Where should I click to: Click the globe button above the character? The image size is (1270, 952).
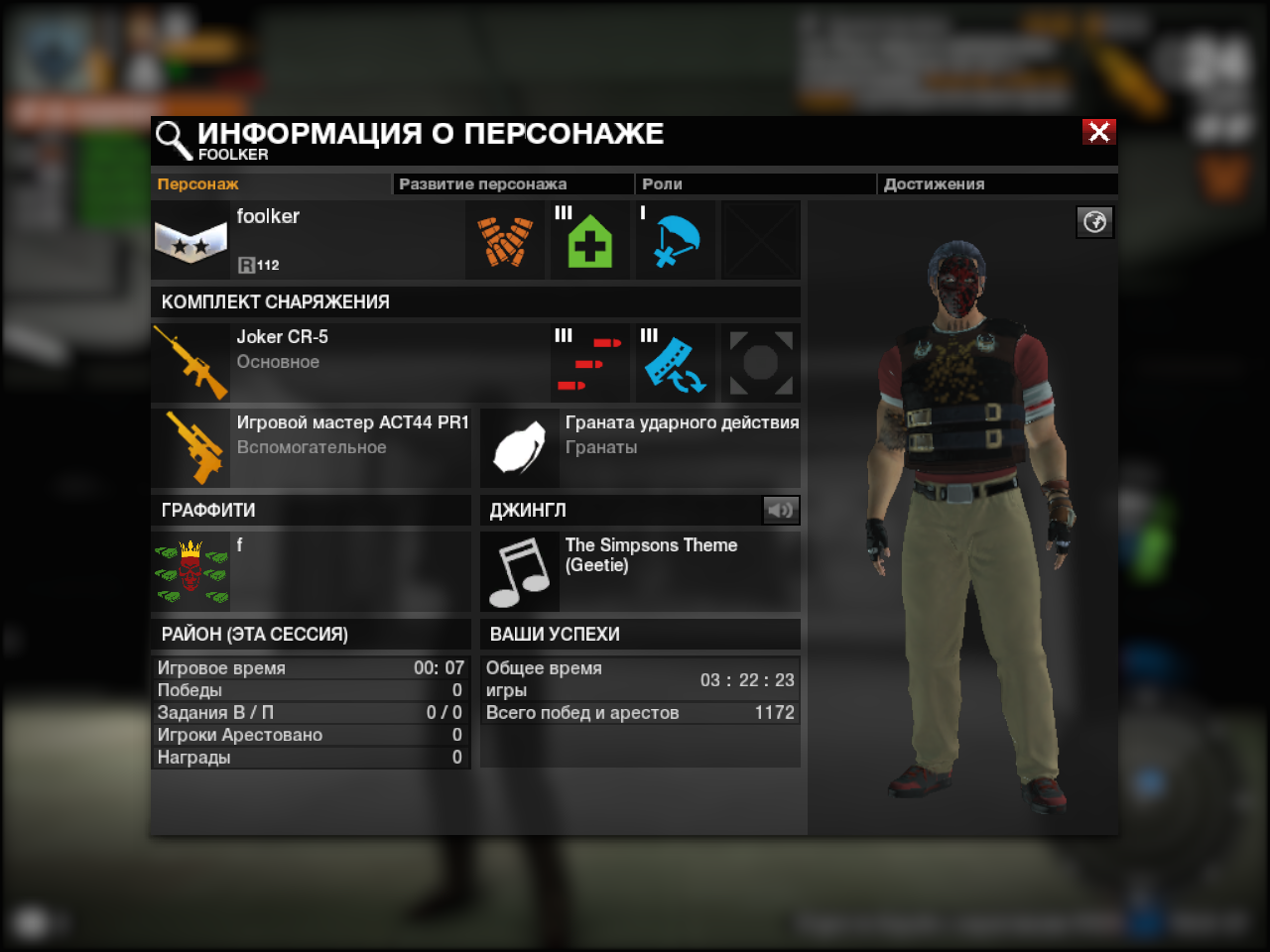point(1094,222)
